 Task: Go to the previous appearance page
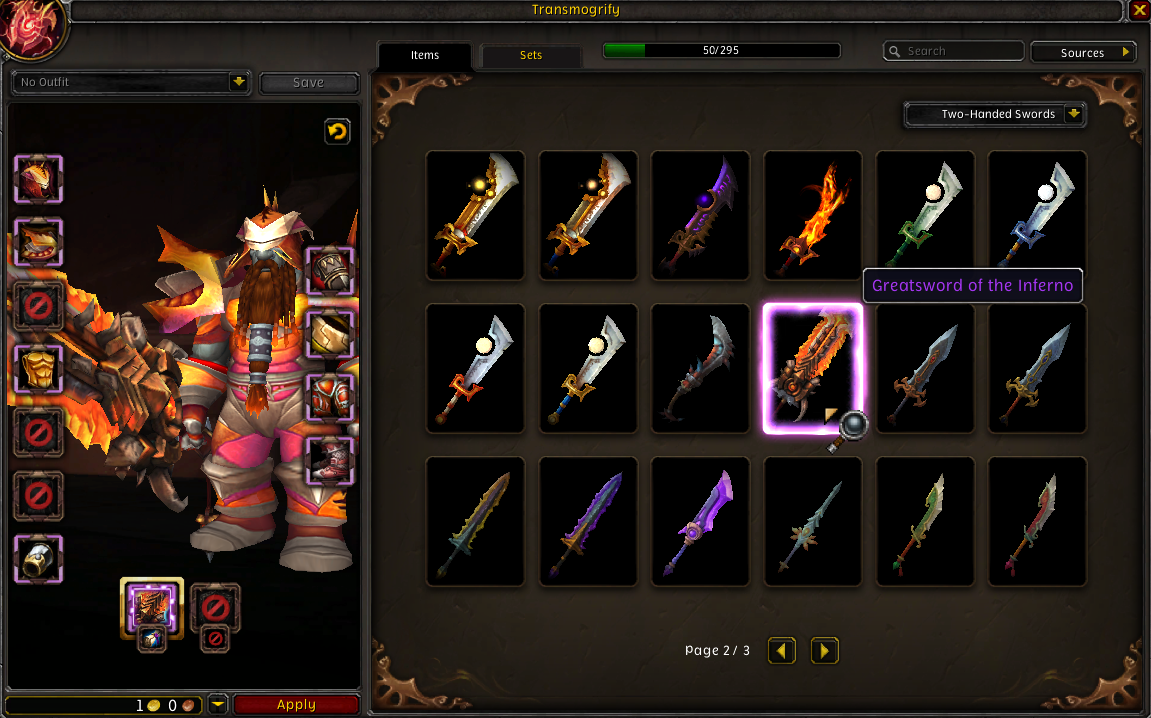tap(782, 651)
